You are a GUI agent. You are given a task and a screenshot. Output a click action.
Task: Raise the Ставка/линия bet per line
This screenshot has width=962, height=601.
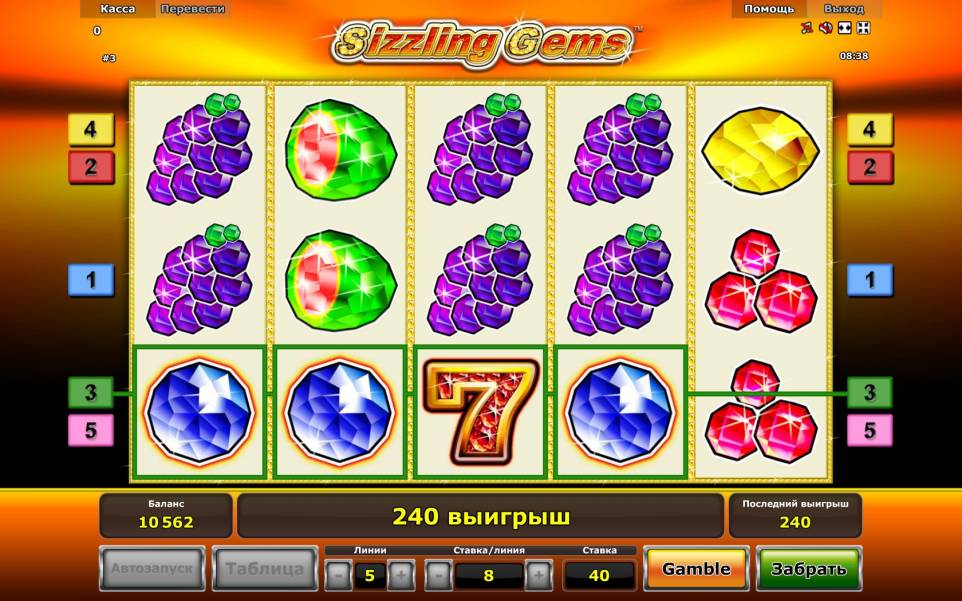coord(538,575)
